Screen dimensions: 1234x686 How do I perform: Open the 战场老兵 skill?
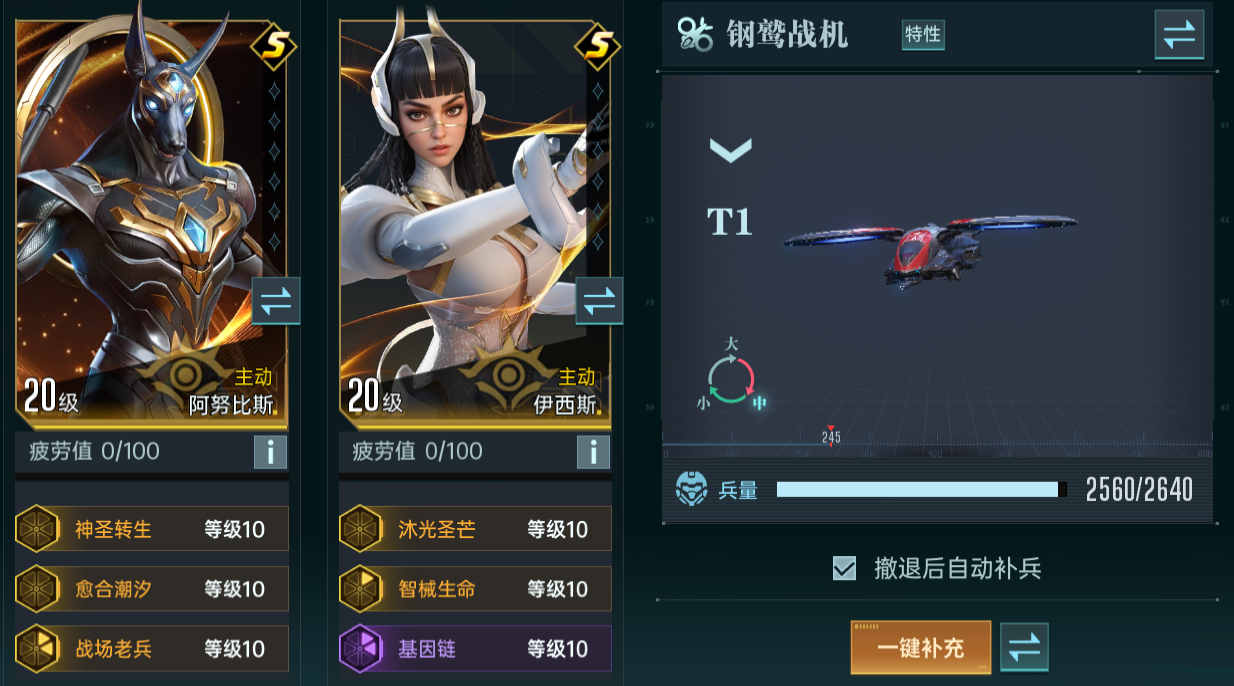(x=152, y=649)
